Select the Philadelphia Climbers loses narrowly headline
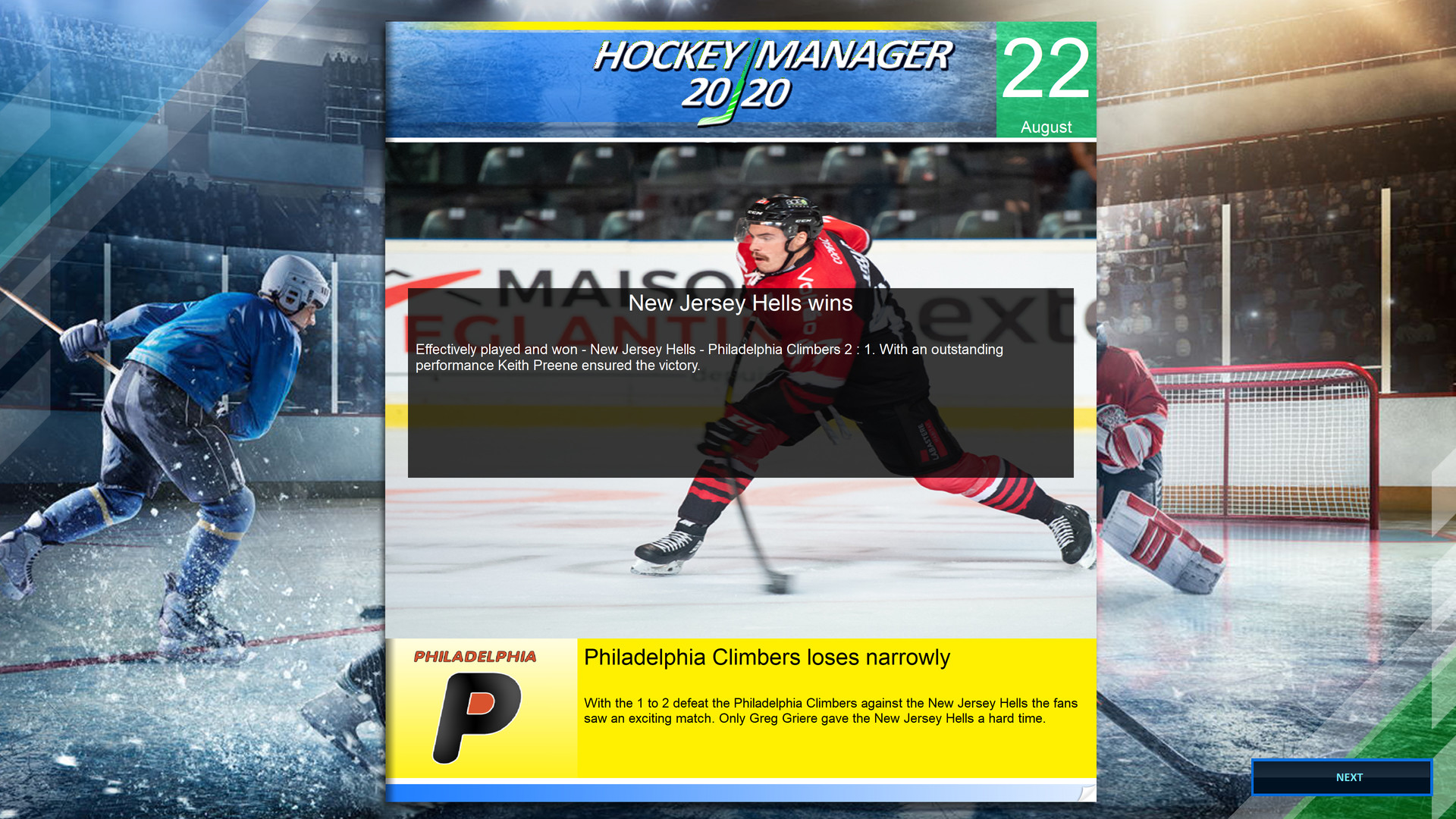1456x819 pixels. pyautogui.click(x=766, y=658)
